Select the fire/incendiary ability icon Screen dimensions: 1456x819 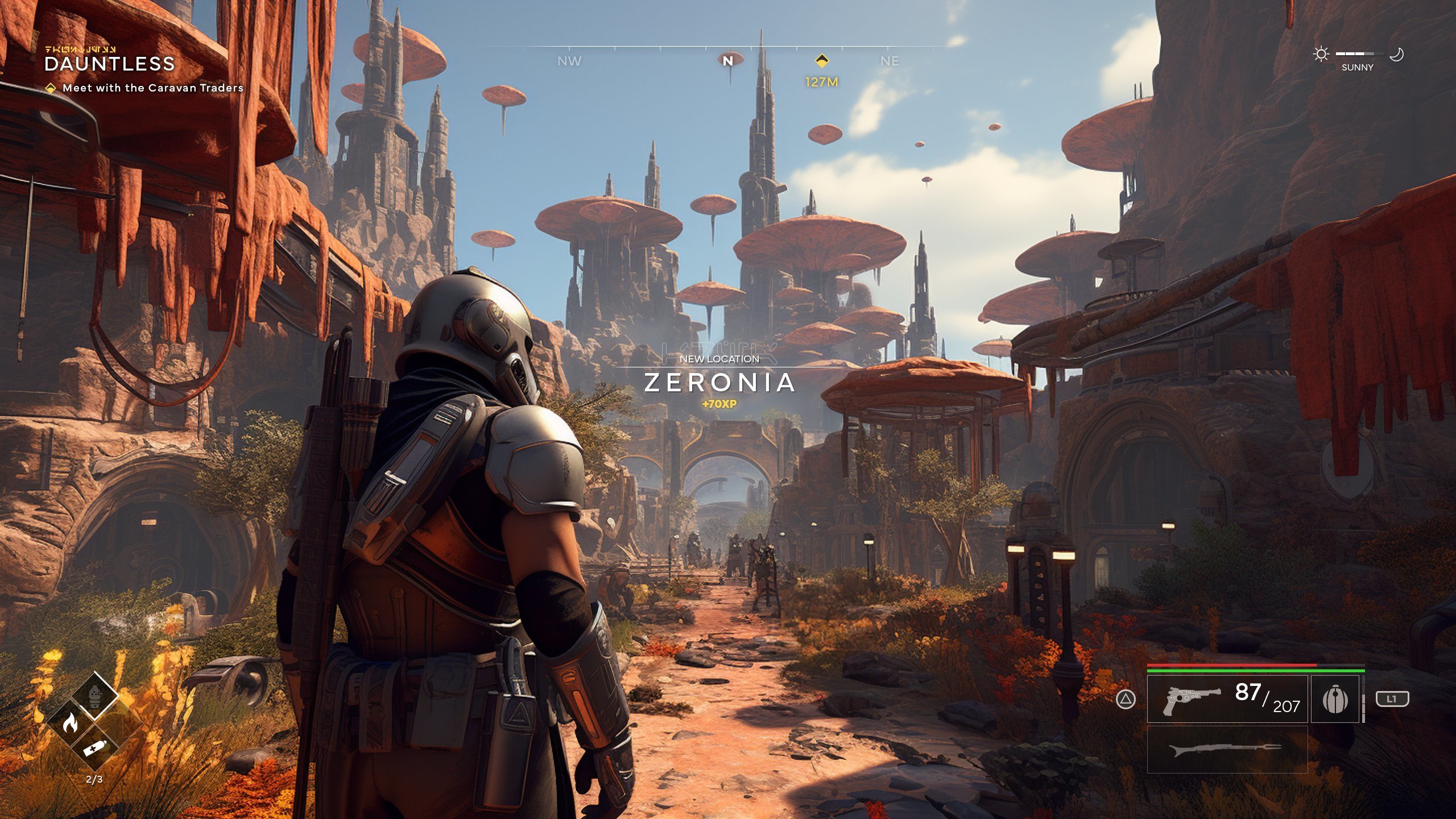coord(71,723)
